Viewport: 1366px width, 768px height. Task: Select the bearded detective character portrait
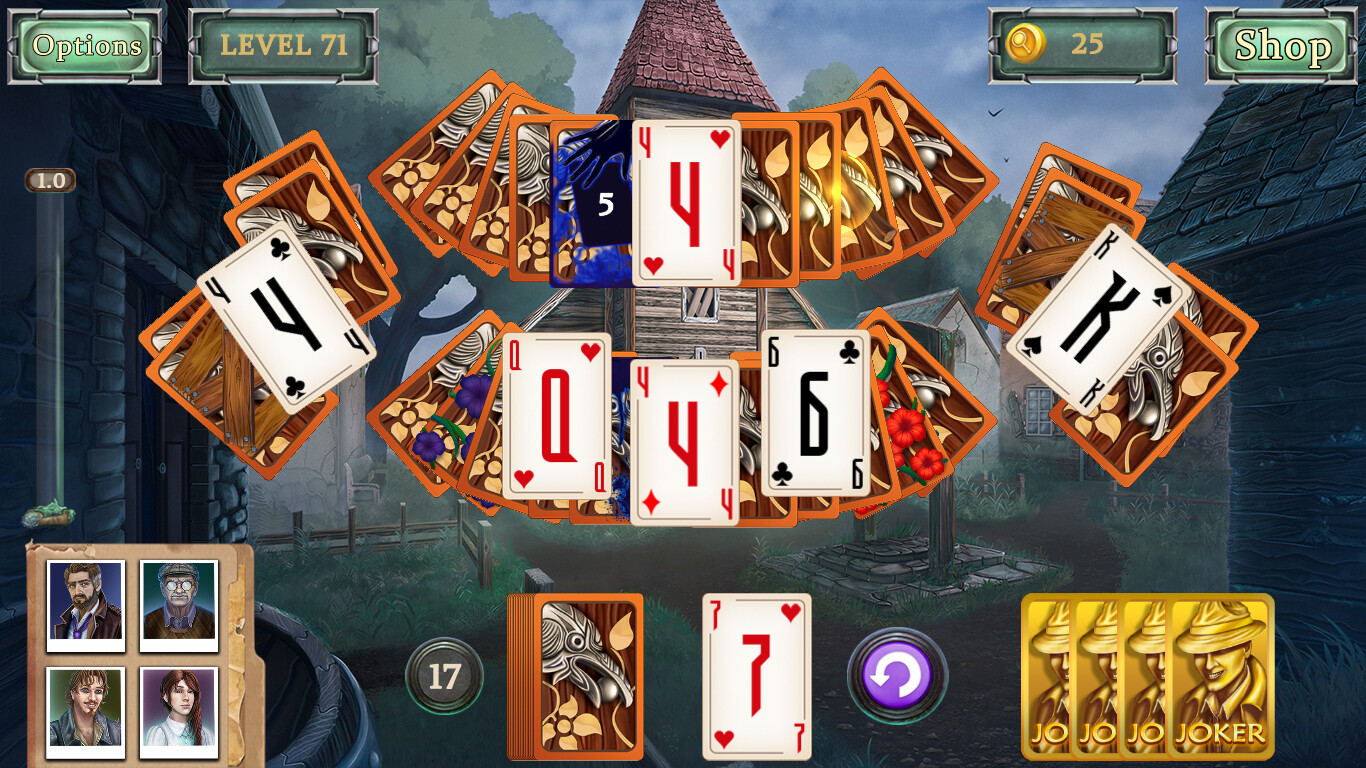tap(84, 602)
